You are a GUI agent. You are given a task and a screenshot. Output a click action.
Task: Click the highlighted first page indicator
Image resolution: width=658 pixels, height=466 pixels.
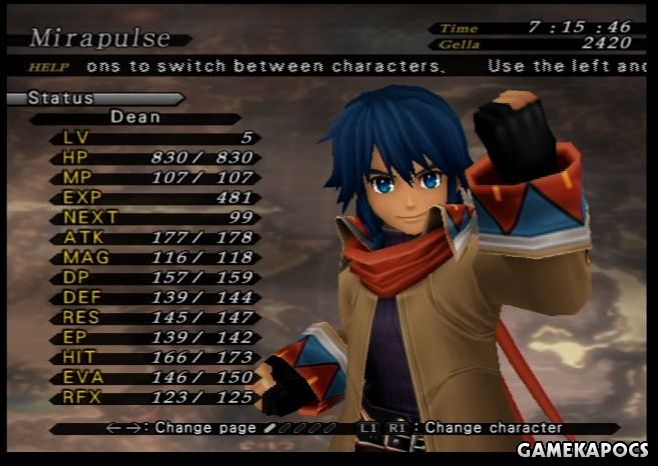pyautogui.click(x=268, y=428)
